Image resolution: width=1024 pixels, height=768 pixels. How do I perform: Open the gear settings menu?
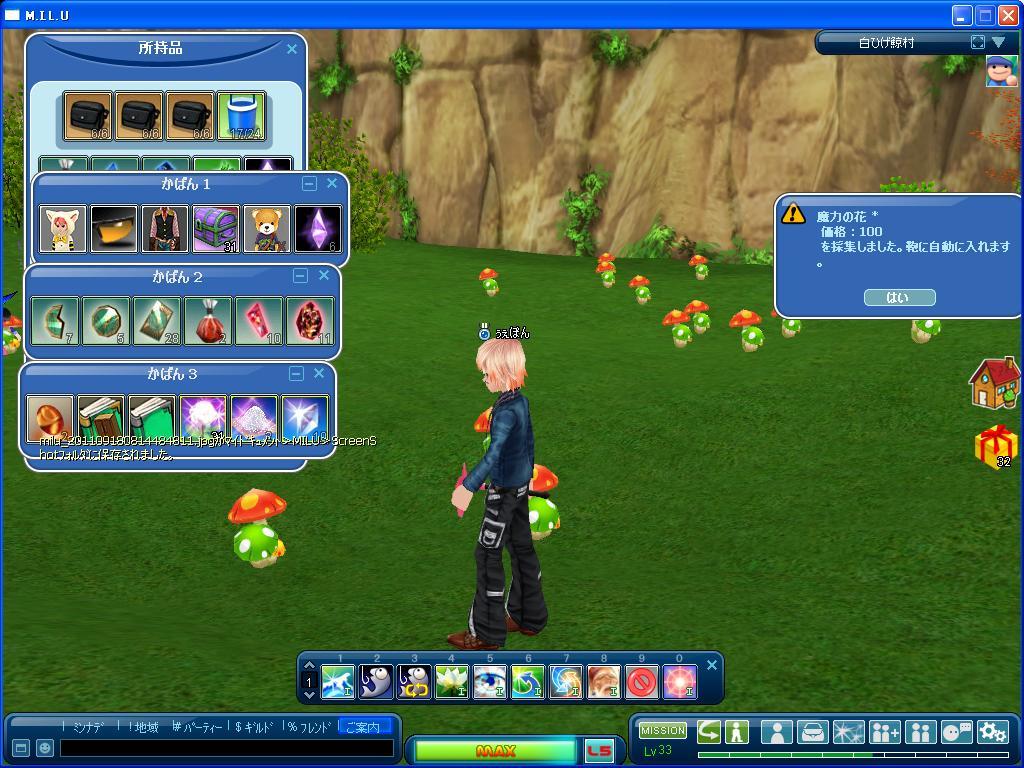[992, 732]
